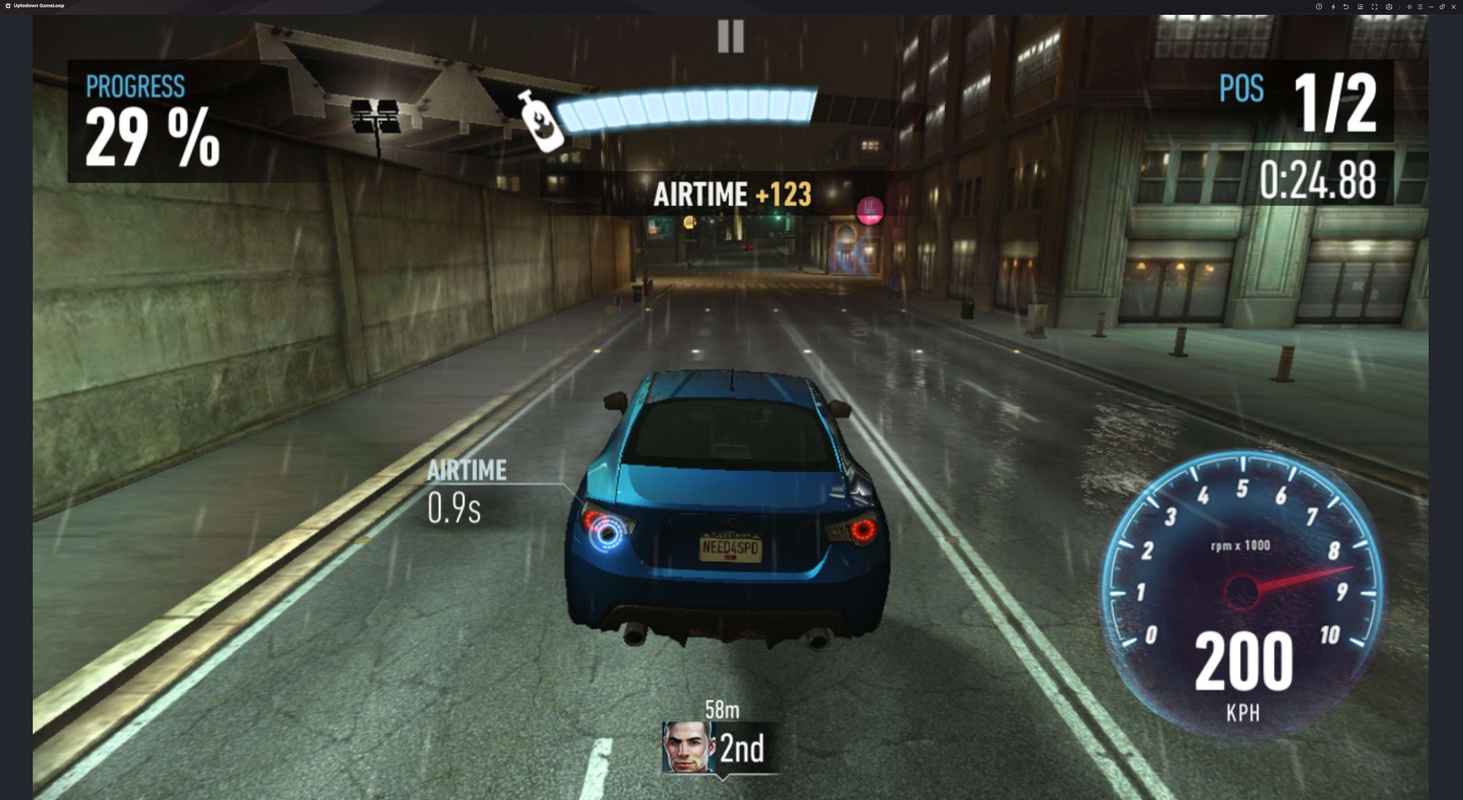The height and width of the screenshot is (800, 1463).
Task: Minimize the GameLoop window
Action: pyautogui.click(x=1431, y=7)
